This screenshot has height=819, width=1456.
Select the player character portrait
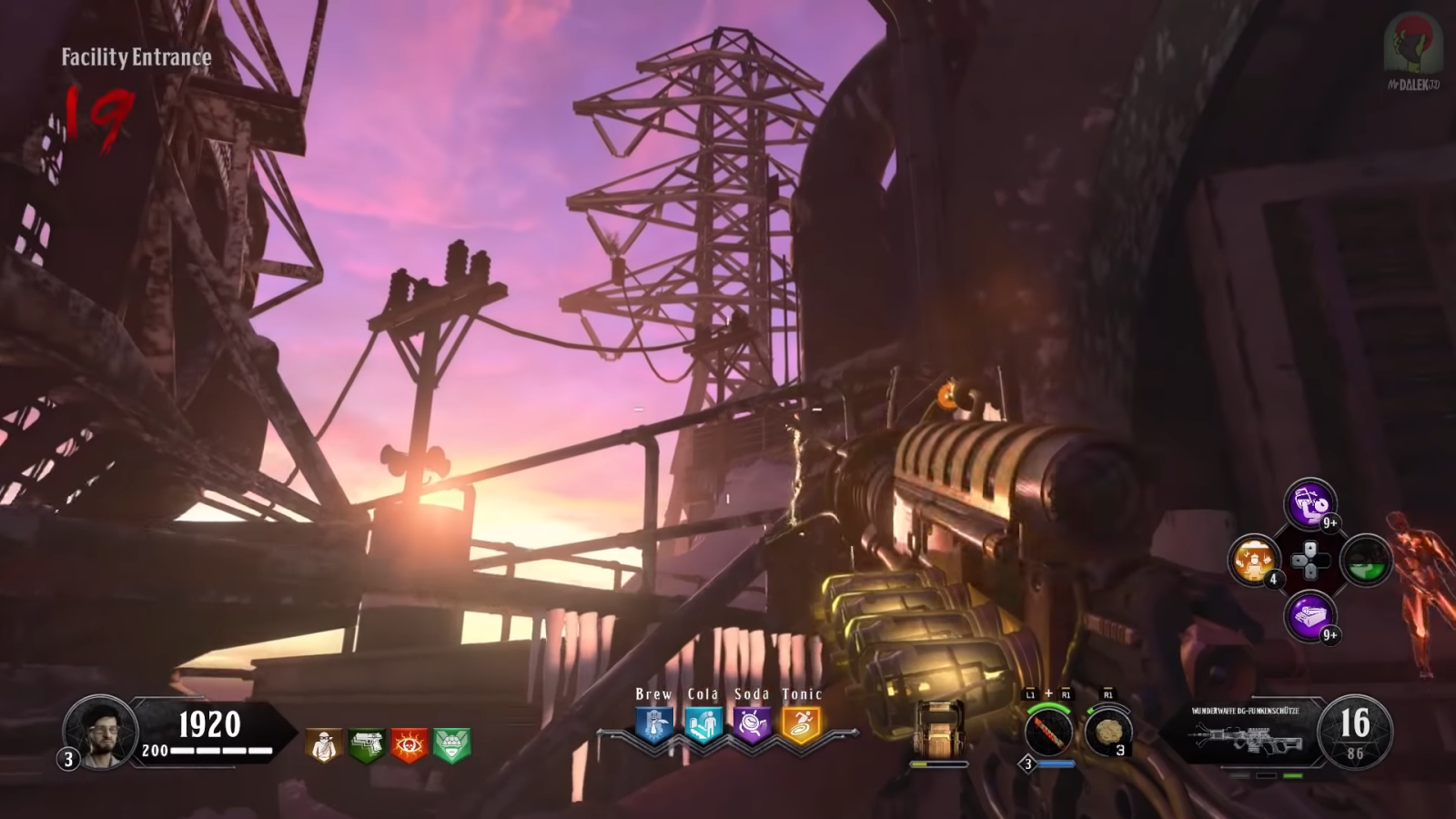pos(100,731)
